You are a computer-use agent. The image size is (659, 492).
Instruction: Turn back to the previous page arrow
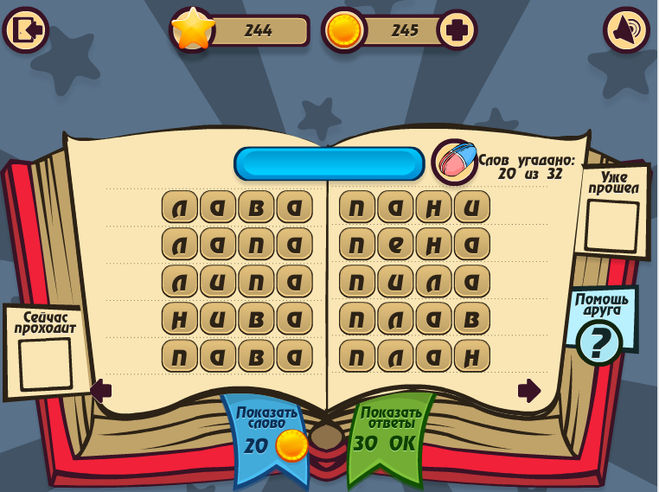(101, 389)
